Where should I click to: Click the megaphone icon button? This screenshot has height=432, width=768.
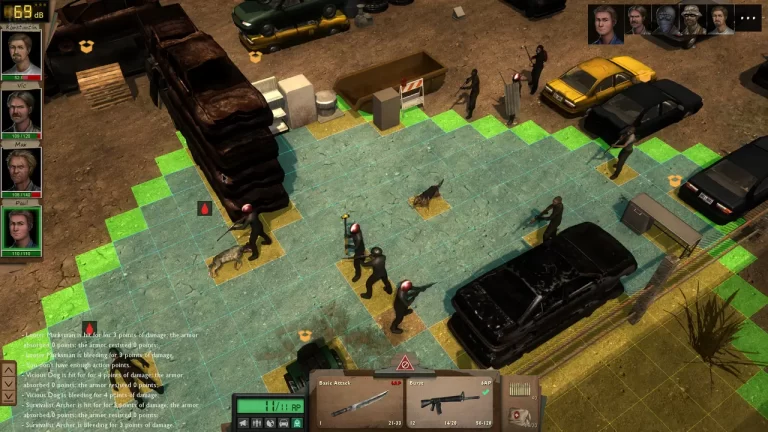coord(245,423)
